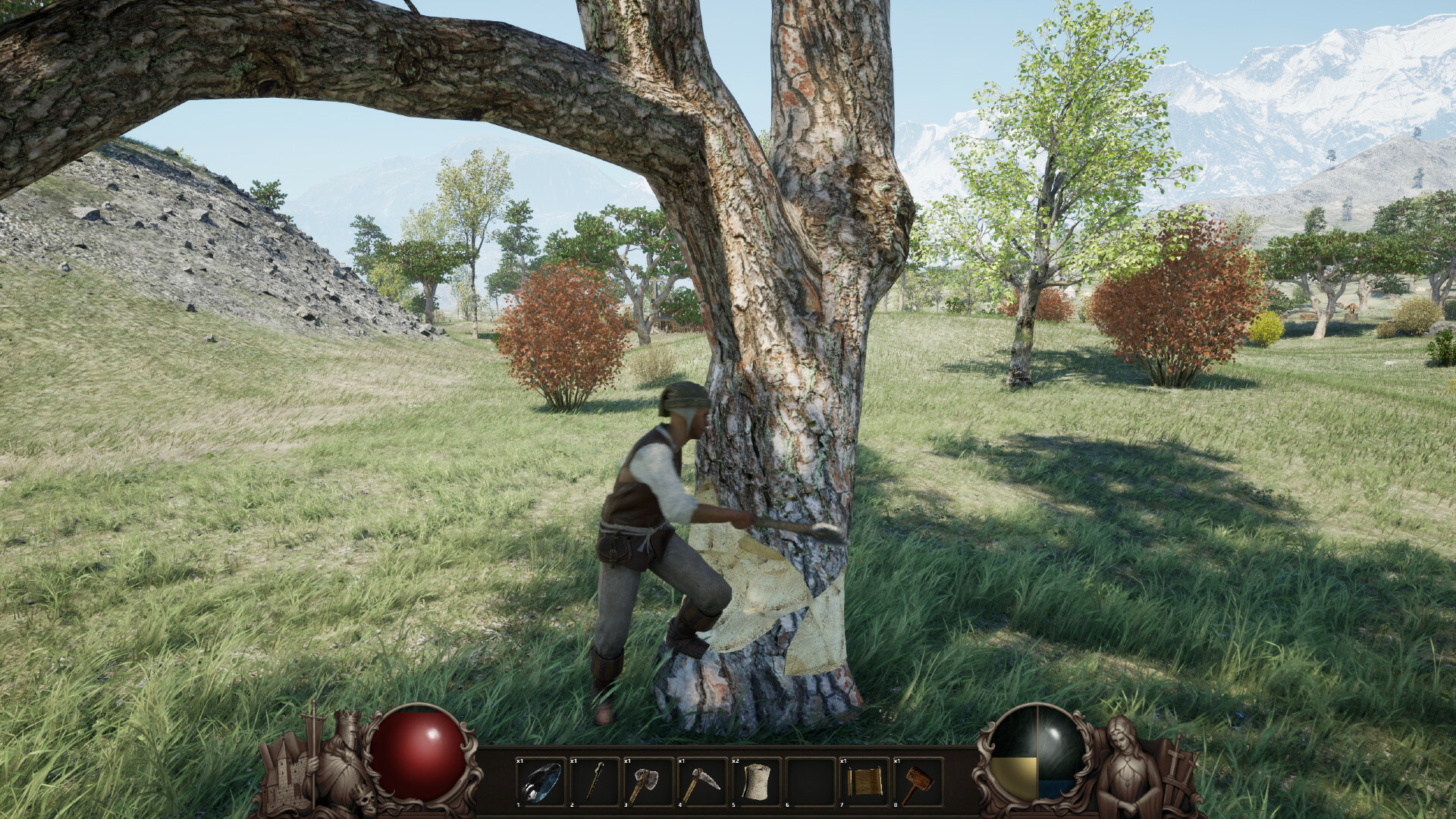Click the skull carving below the king statue

(366, 802)
